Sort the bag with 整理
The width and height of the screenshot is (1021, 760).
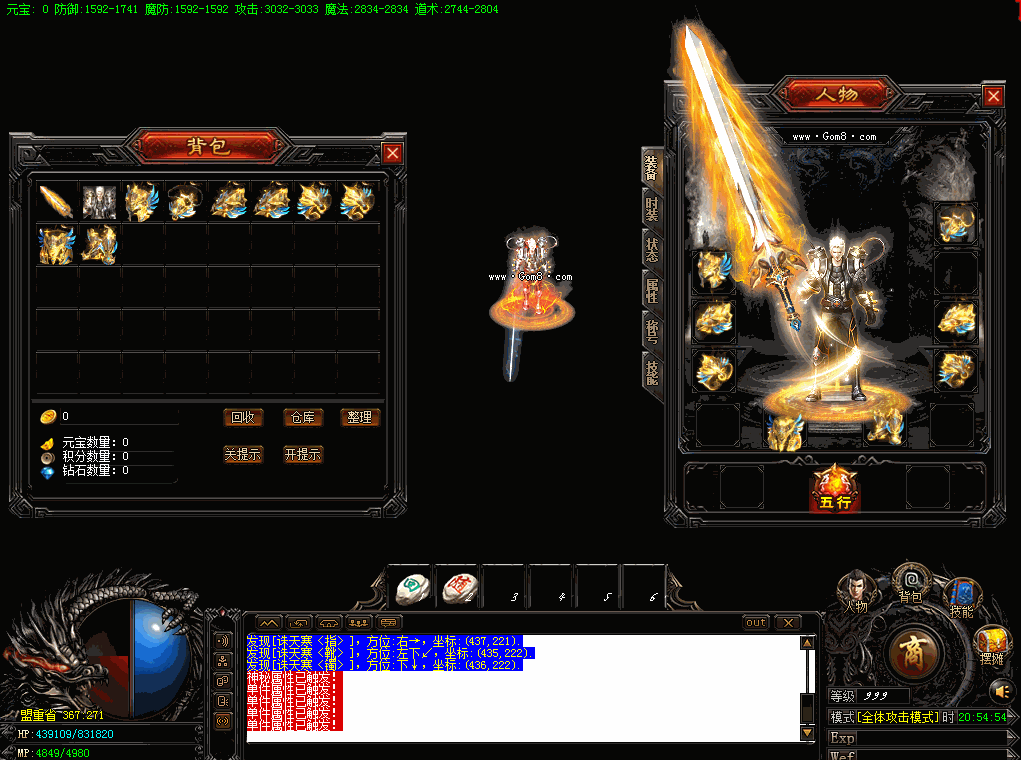(x=360, y=418)
